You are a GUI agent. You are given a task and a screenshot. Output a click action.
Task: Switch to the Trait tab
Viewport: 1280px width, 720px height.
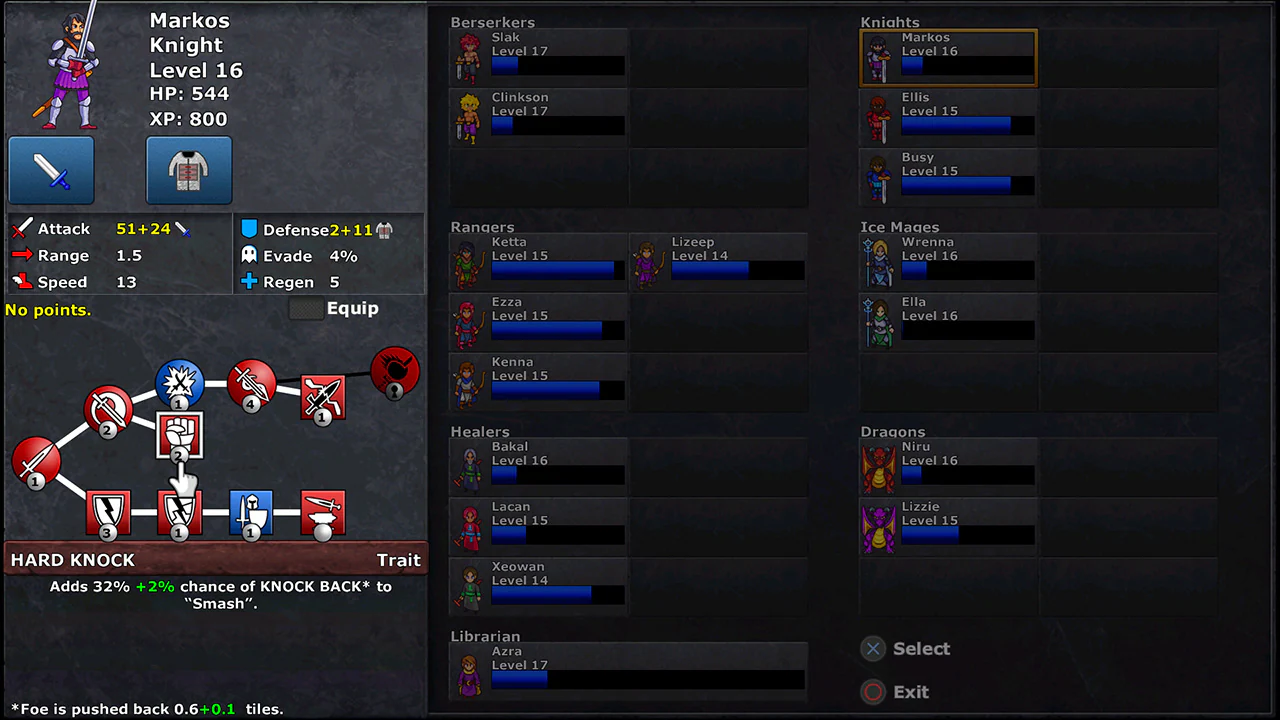[x=398, y=560]
